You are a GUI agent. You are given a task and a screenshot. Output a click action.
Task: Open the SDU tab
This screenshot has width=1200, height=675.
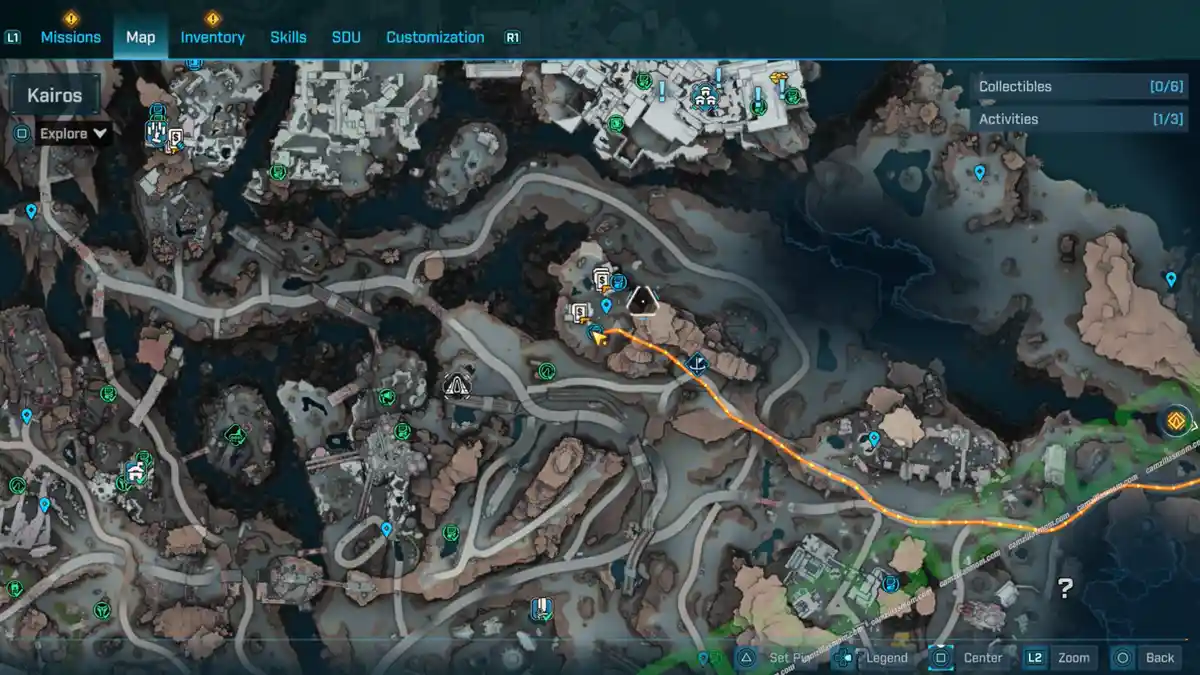[x=346, y=37]
